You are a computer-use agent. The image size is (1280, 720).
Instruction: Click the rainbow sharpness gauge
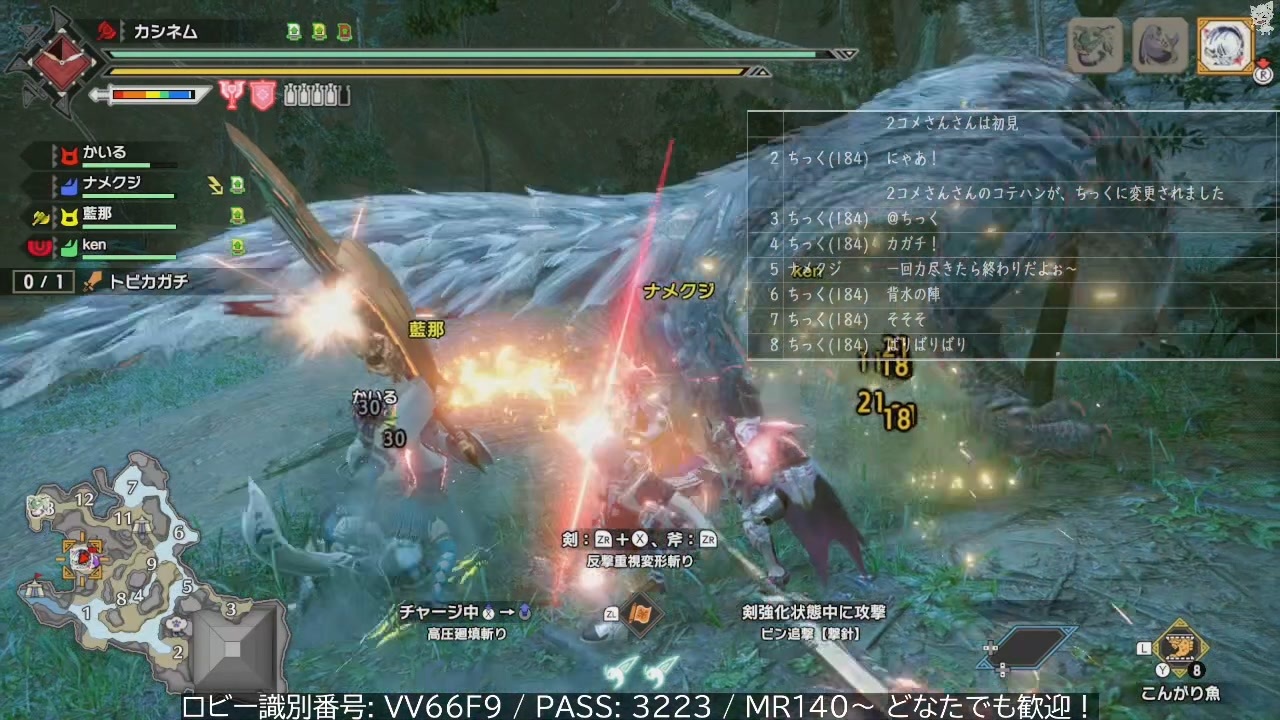pyautogui.click(x=155, y=96)
